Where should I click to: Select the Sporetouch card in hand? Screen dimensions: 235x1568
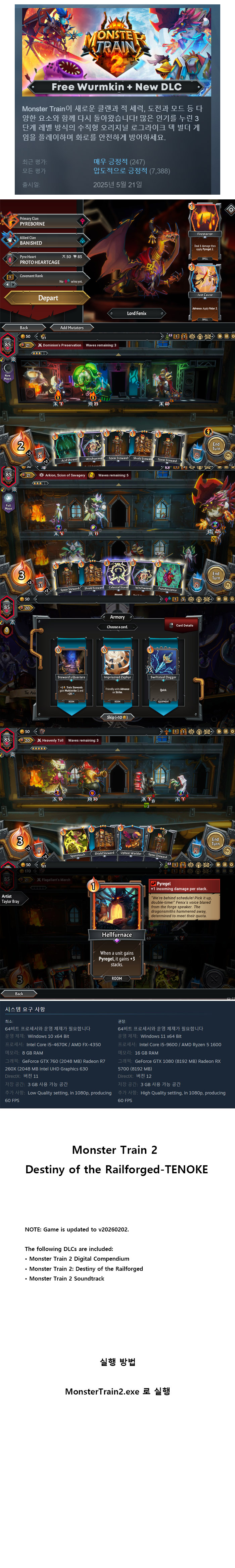[x=78, y=842]
